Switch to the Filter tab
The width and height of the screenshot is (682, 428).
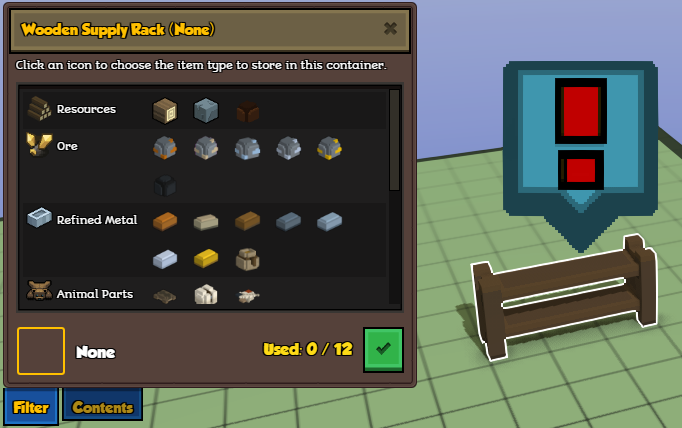click(x=31, y=406)
